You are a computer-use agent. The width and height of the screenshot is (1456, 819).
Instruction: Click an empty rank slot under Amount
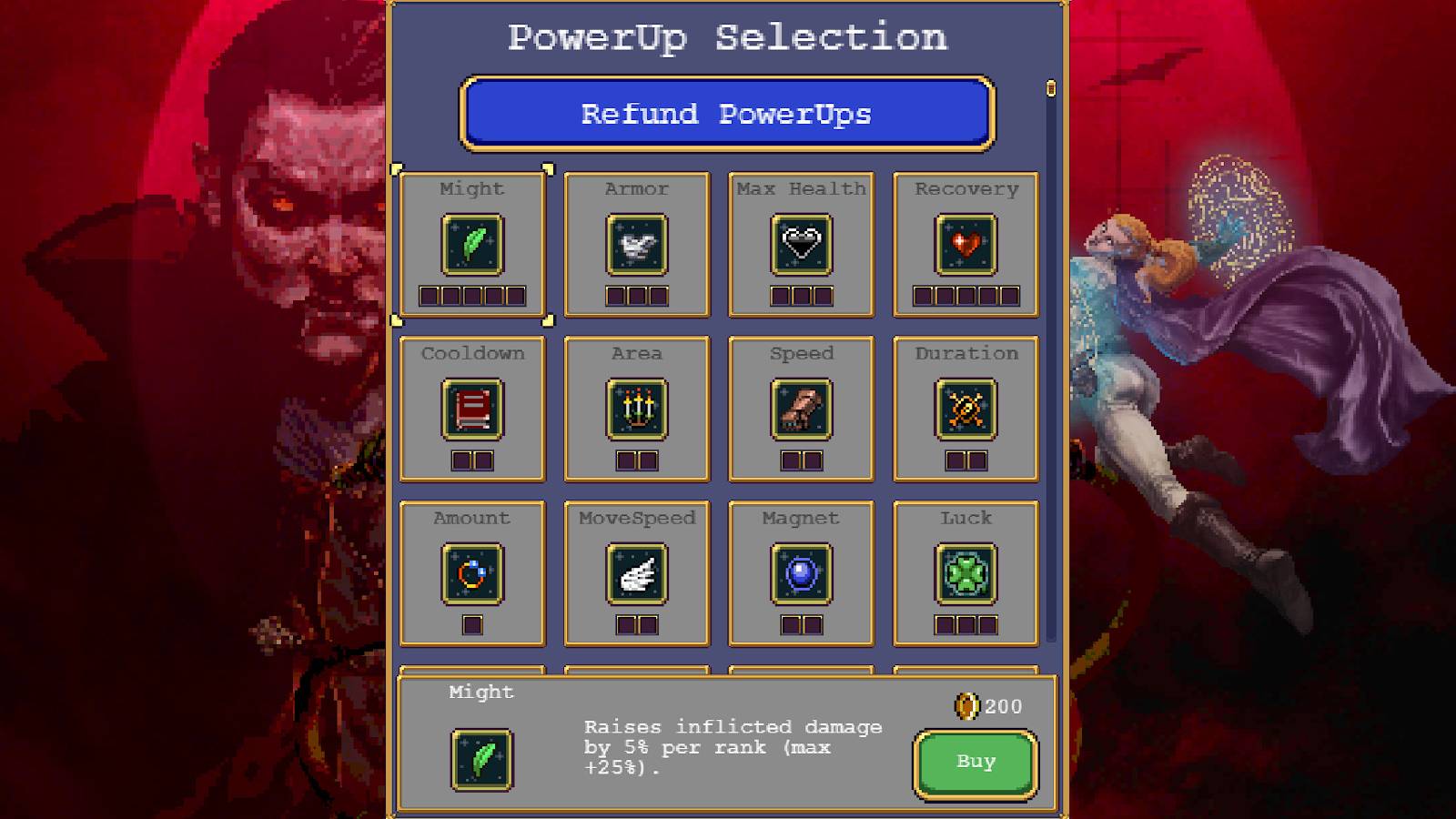(x=471, y=624)
